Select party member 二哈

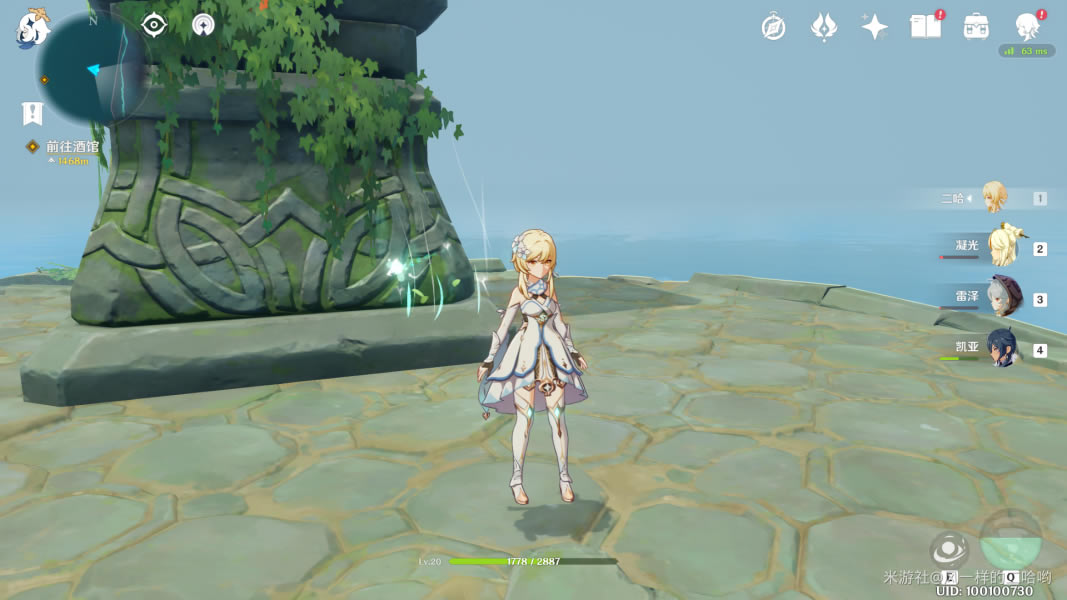click(993, 198)
